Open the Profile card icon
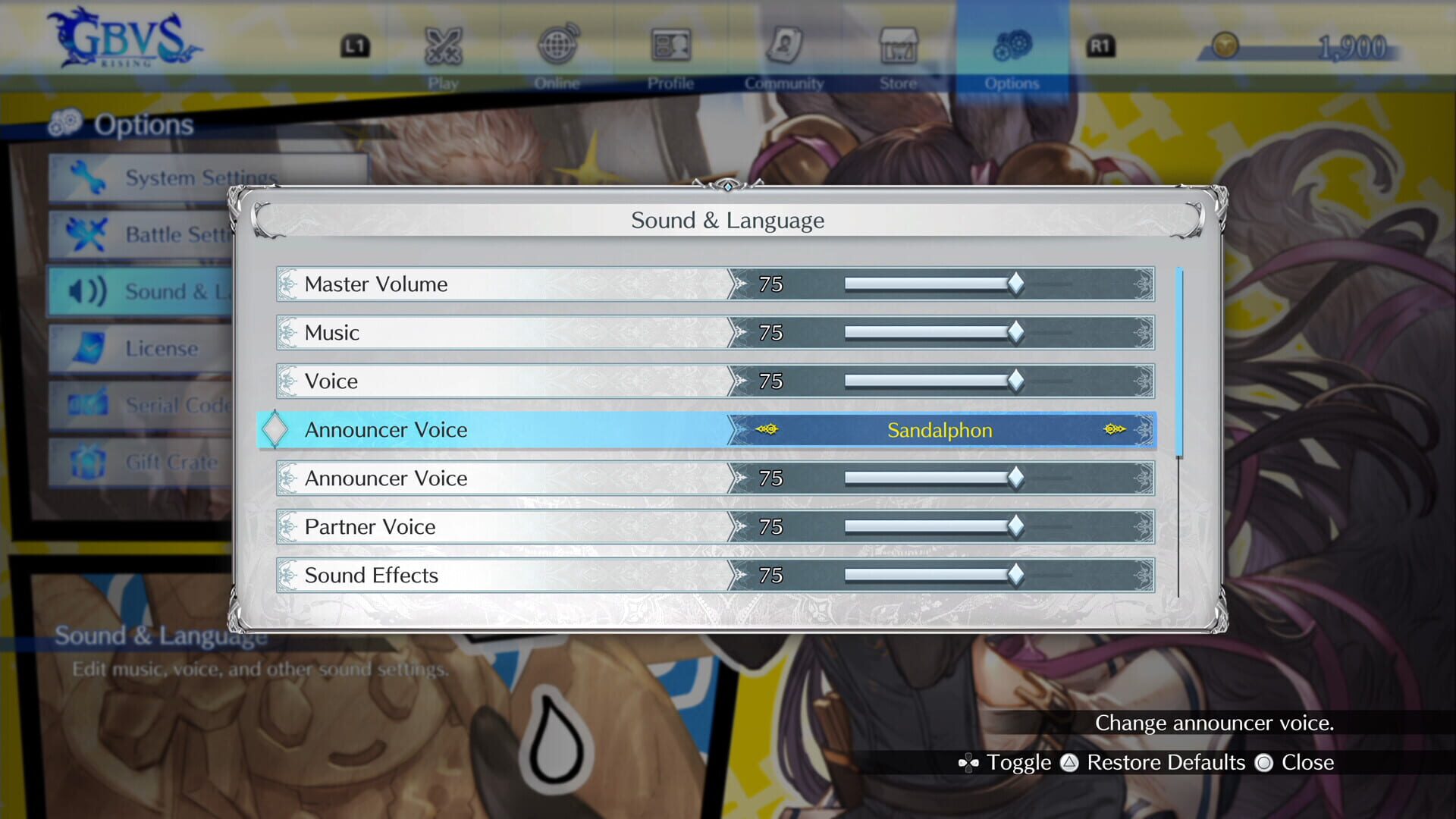Screen dimensions: 1456x819 [672, 45]
